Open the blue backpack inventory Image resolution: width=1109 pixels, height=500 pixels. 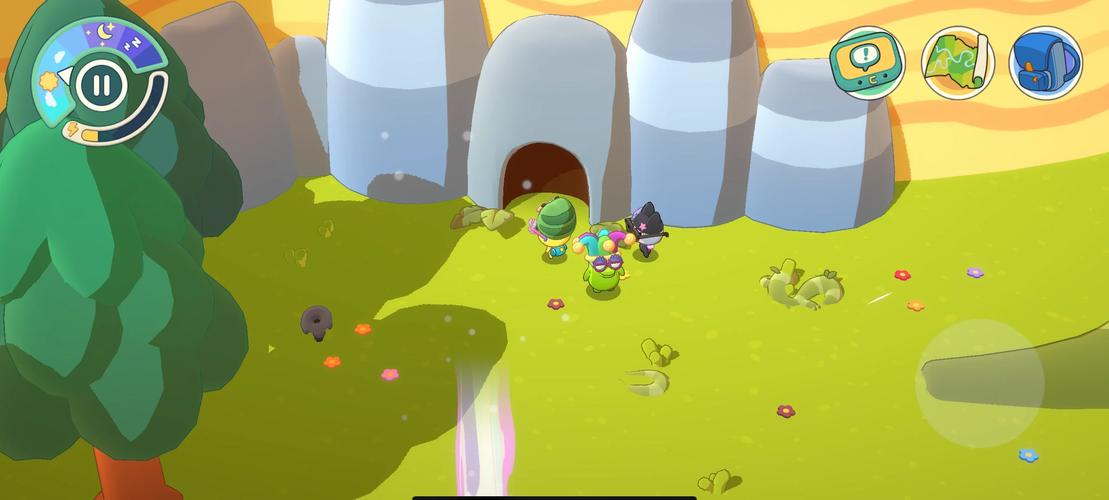[1046, 63]
